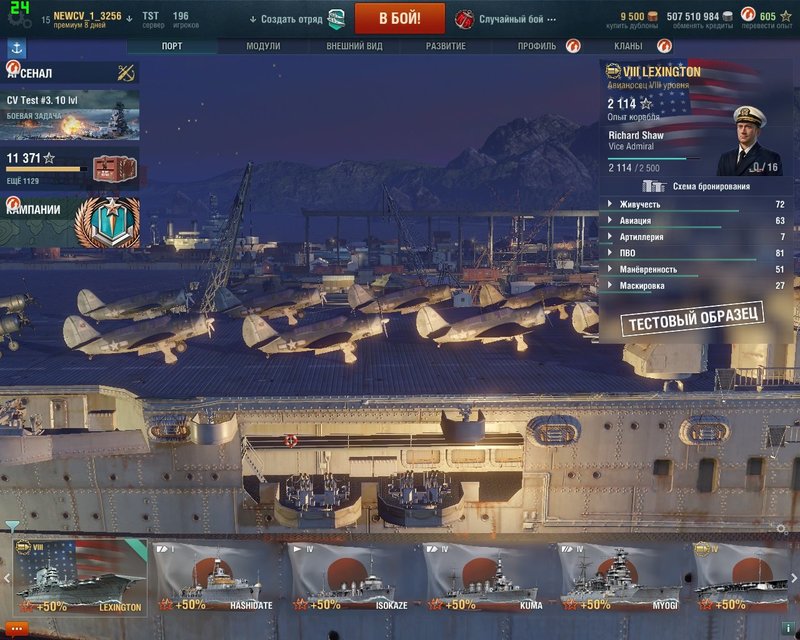Go to the Развитие tab
The width and height of the screenshot is (800, 640).
[x=445, y=46]
